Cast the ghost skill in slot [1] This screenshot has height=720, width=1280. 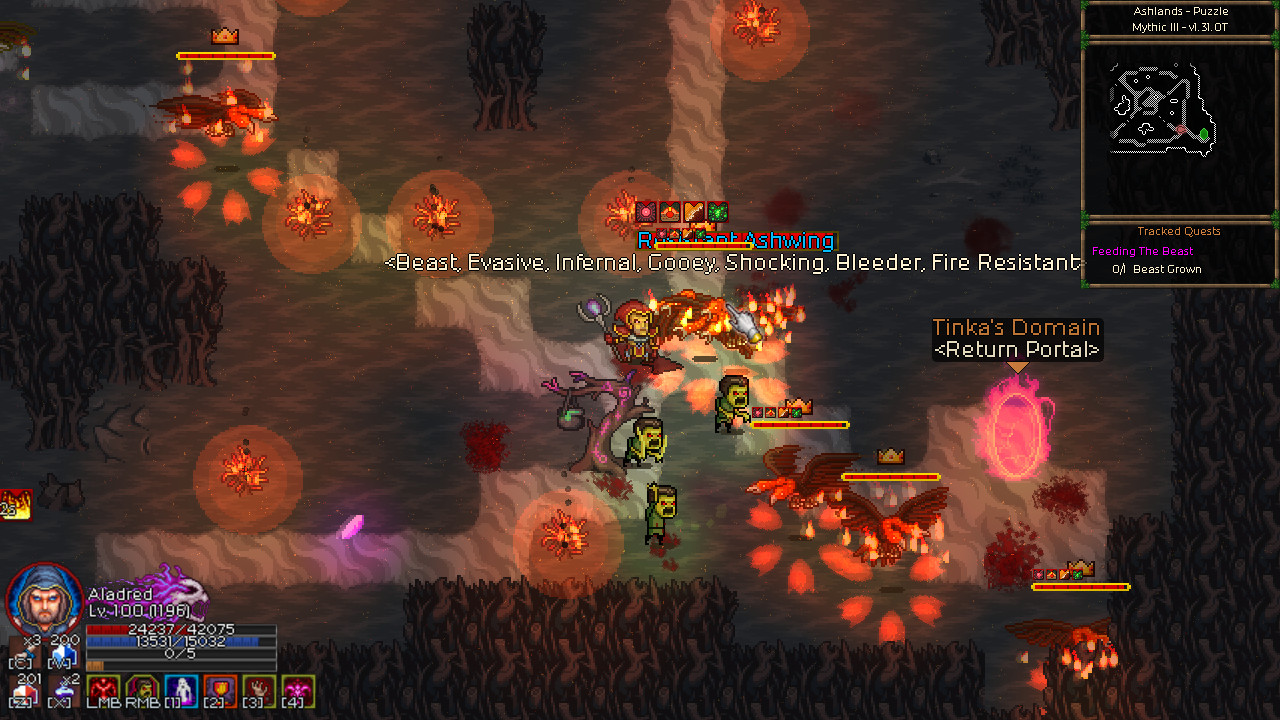[x=180, y=688]
